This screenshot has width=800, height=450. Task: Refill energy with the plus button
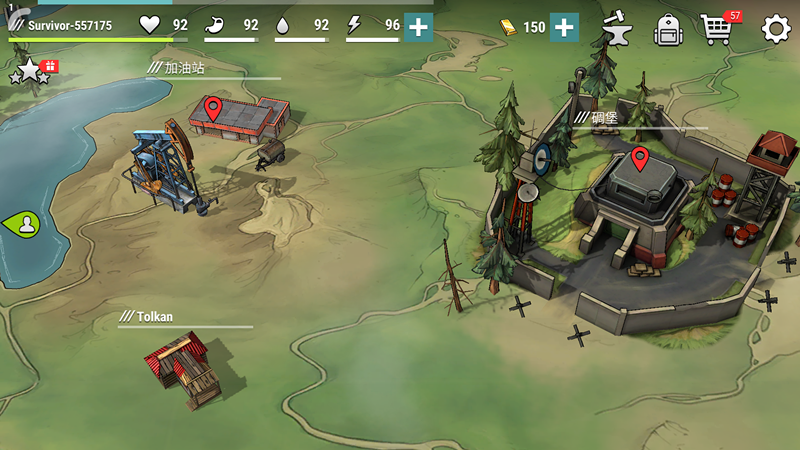(418, 27)
